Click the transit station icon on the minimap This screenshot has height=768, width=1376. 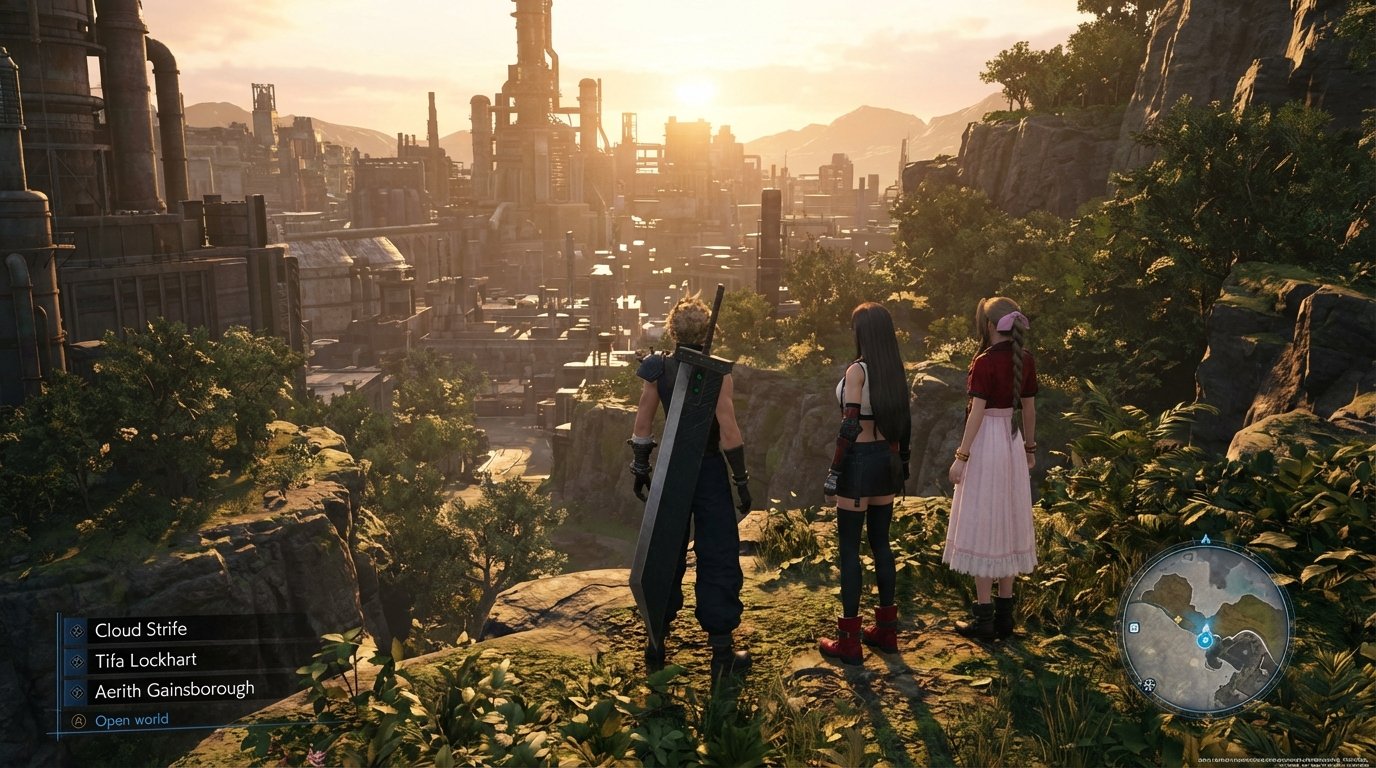(1134, 628)
